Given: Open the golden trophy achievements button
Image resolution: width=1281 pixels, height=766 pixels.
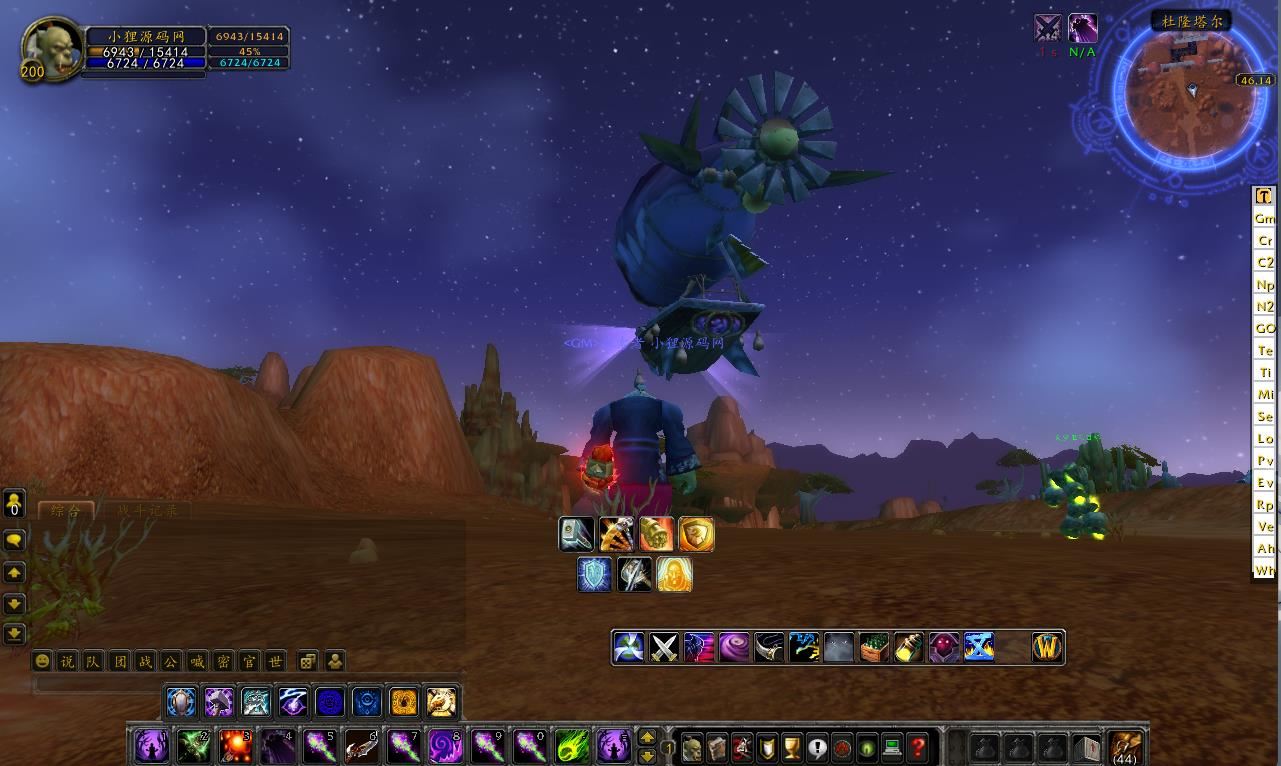Looking at the screenshot, I should (x=792, y=747).
